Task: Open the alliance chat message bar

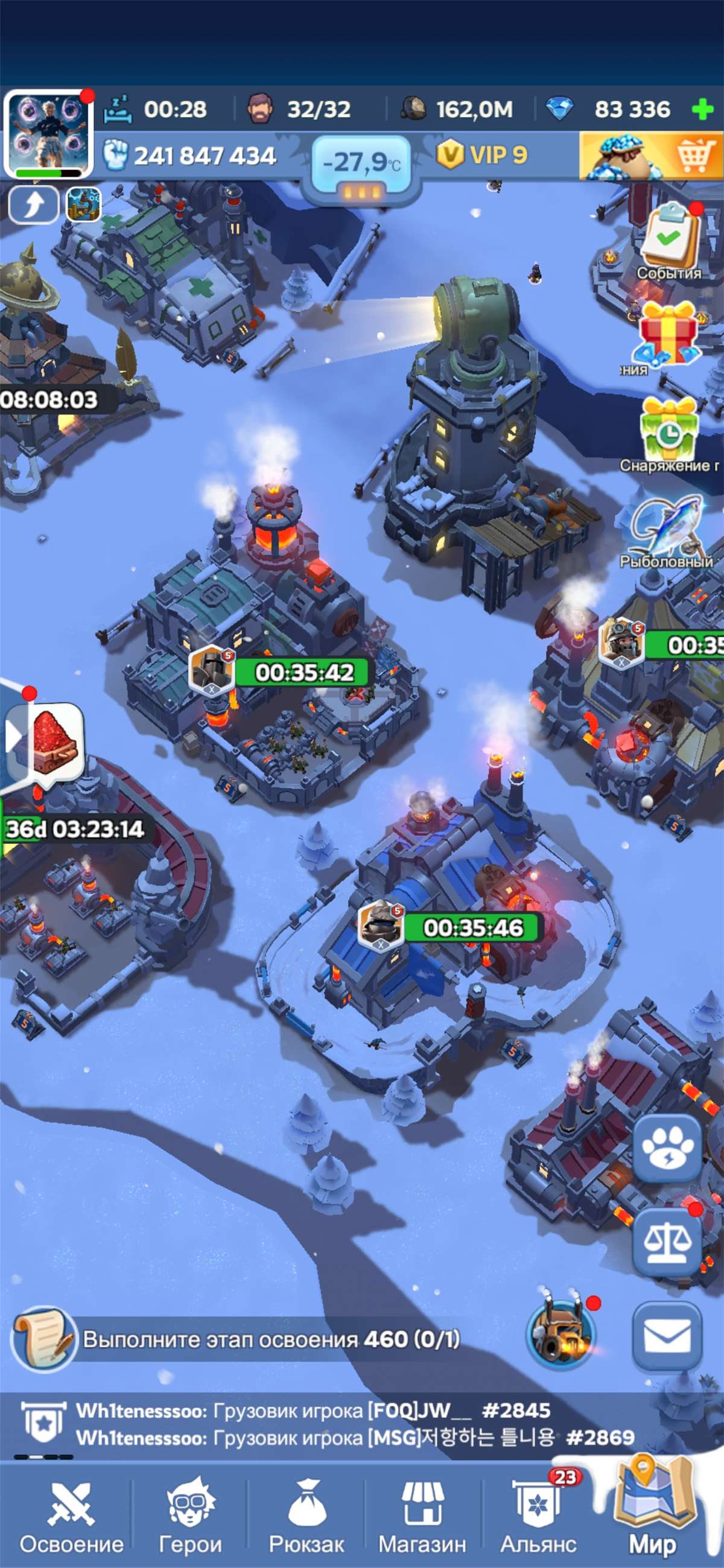Action: click(353, 1424)
